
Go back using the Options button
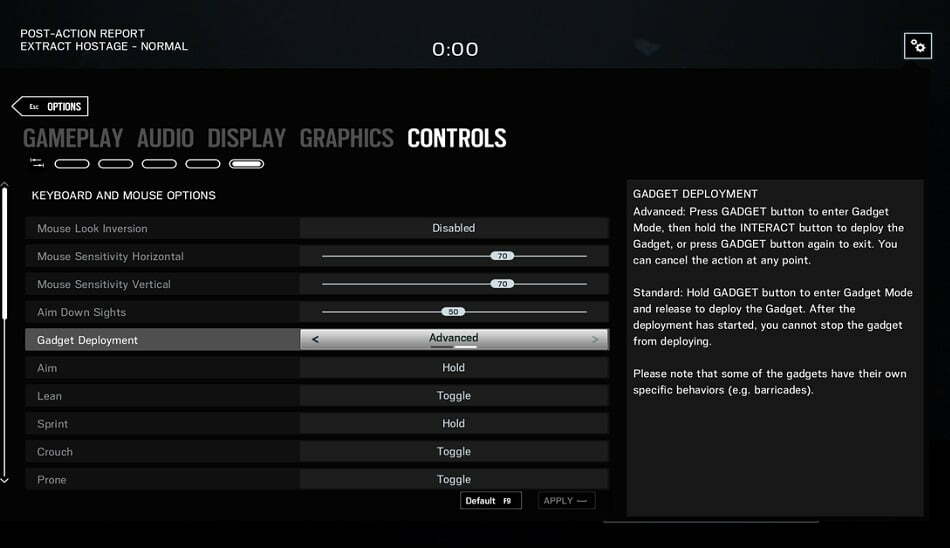tap(51, 107)
